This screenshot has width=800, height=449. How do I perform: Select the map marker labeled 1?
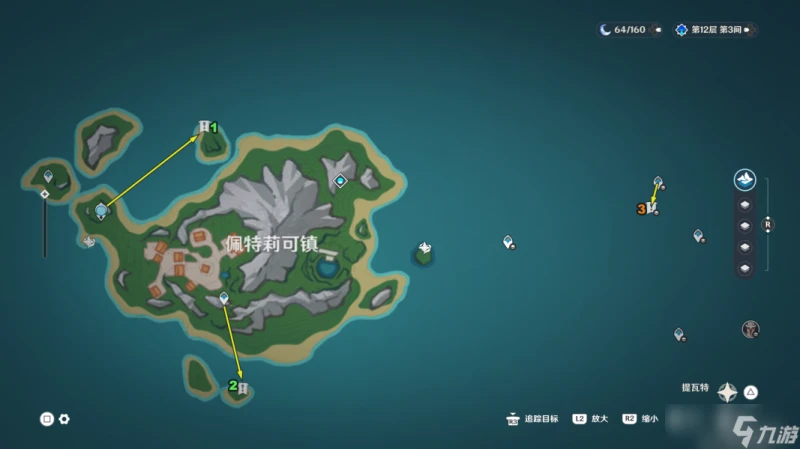[205, 127]
